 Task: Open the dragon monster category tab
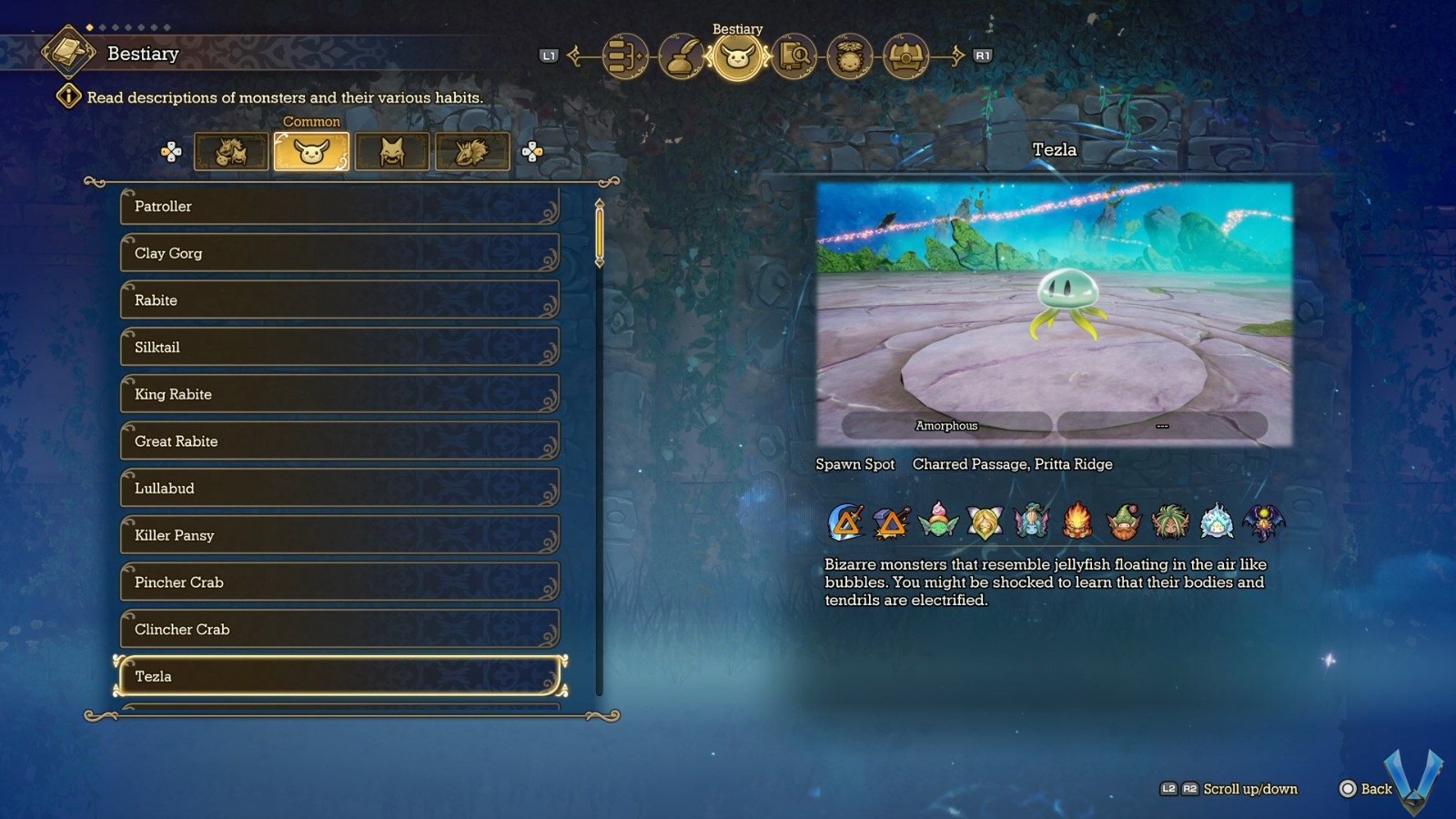coord(472,151)
